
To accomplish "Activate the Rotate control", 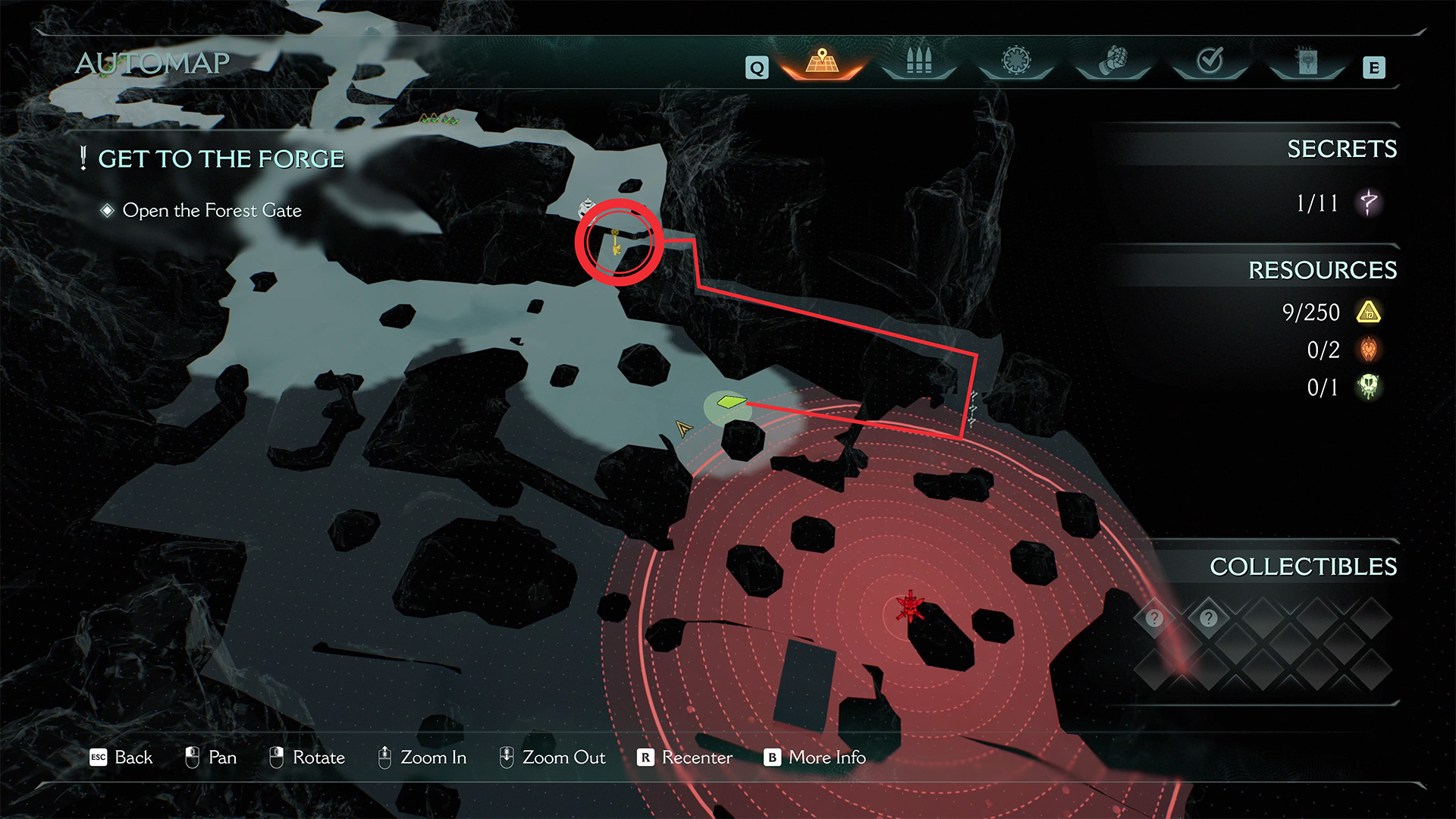I will 307,758.
